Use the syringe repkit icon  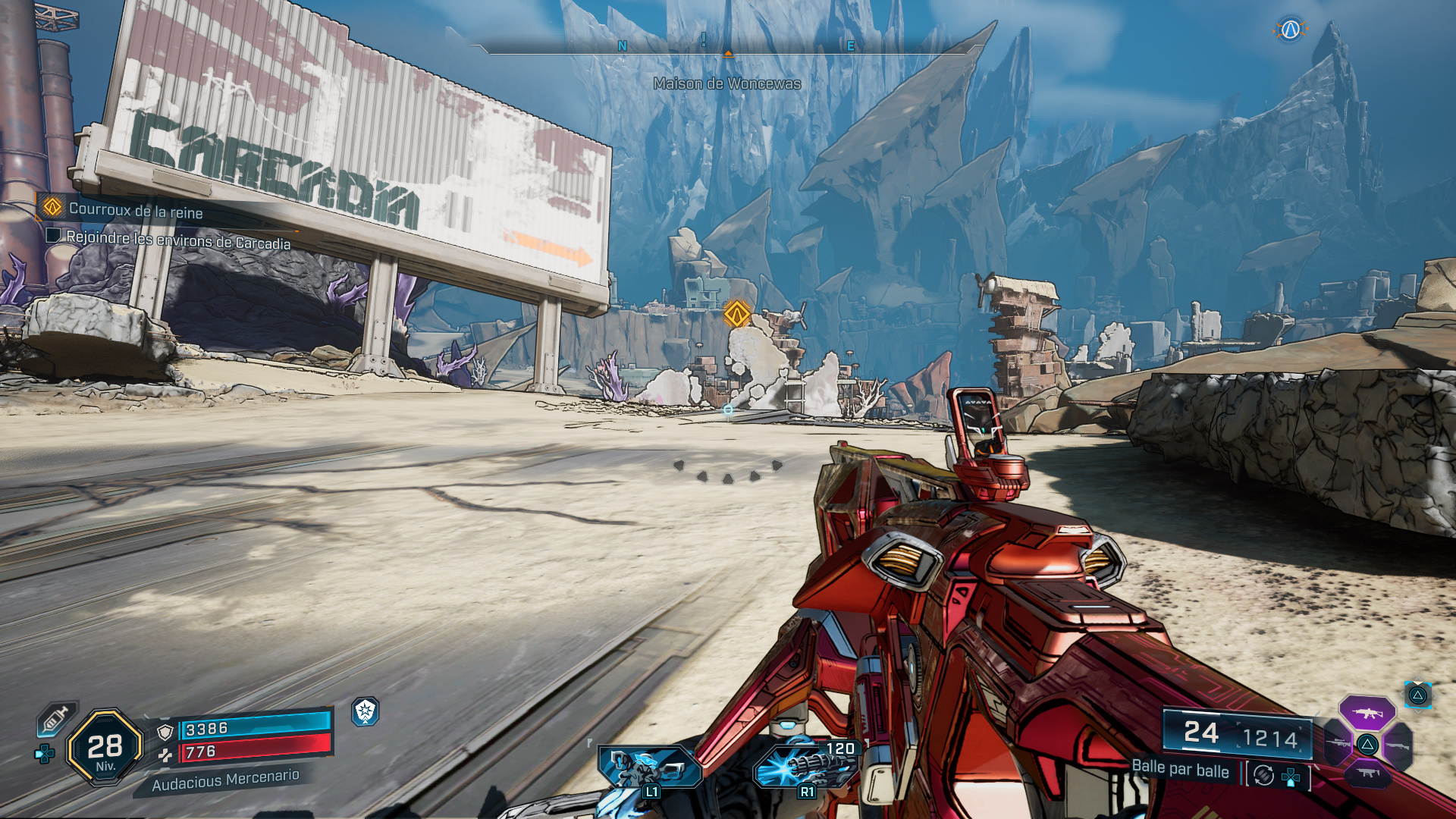click(x=55, y=718)
